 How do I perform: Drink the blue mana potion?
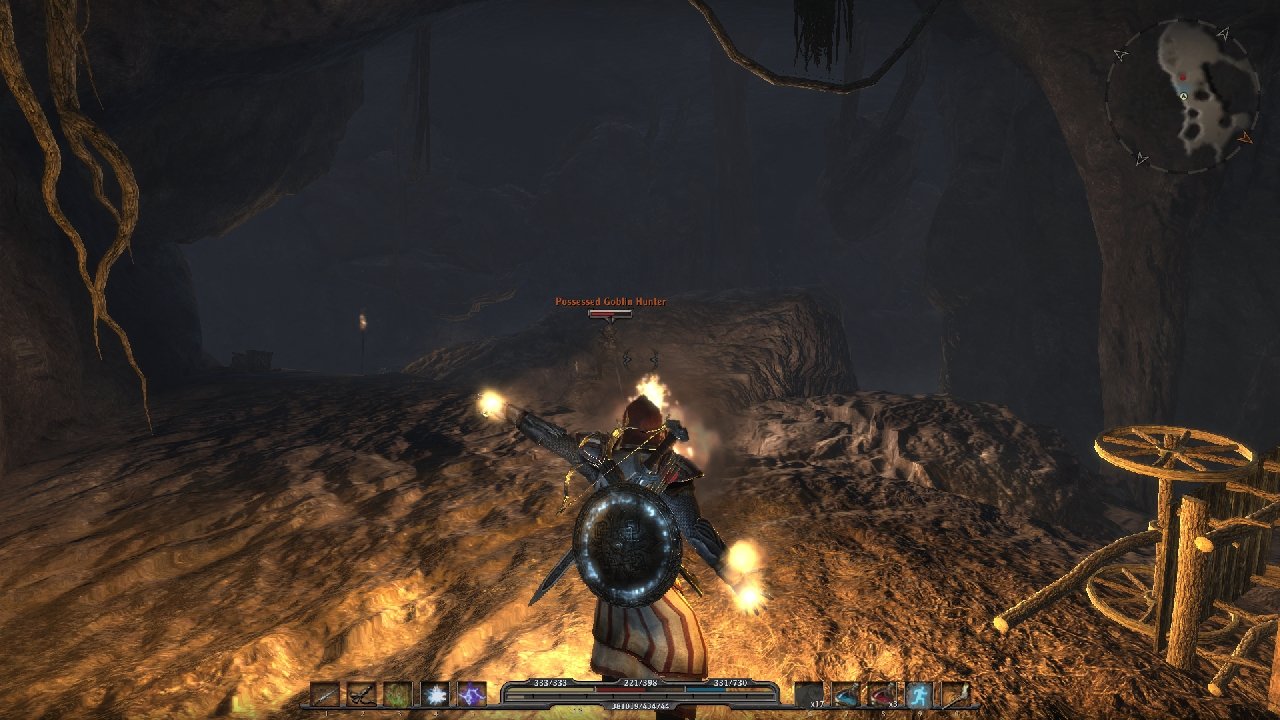846,694
